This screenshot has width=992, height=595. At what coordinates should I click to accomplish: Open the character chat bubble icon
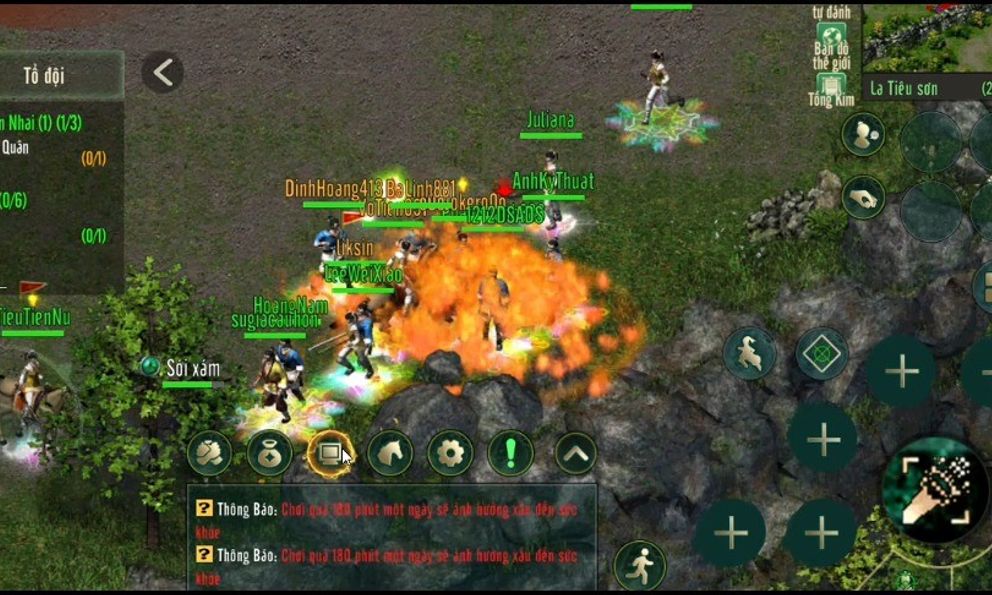pos(862,134)
